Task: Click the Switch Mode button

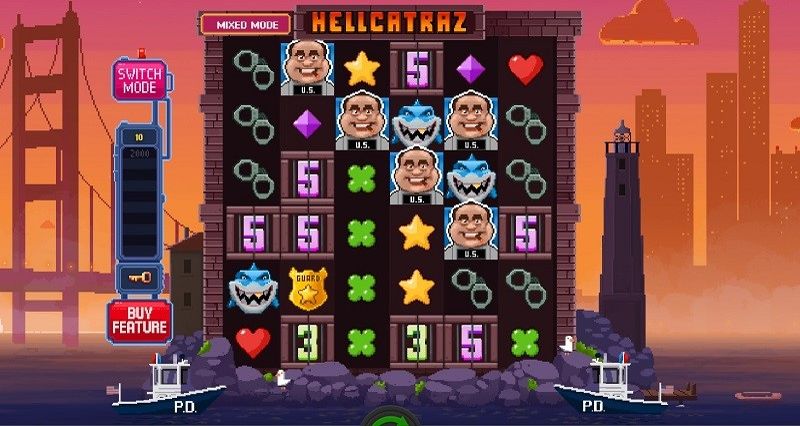Action: [140, 80]
